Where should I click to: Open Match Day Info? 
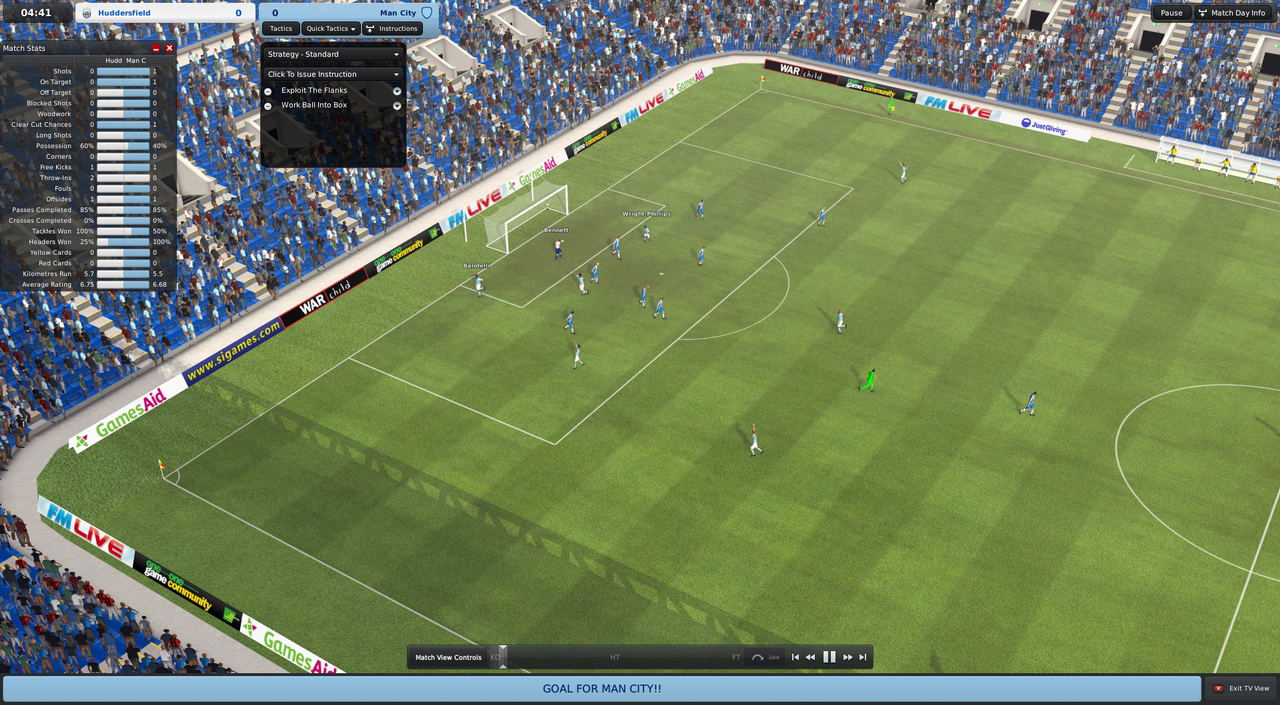click(x=1232, y=13)
